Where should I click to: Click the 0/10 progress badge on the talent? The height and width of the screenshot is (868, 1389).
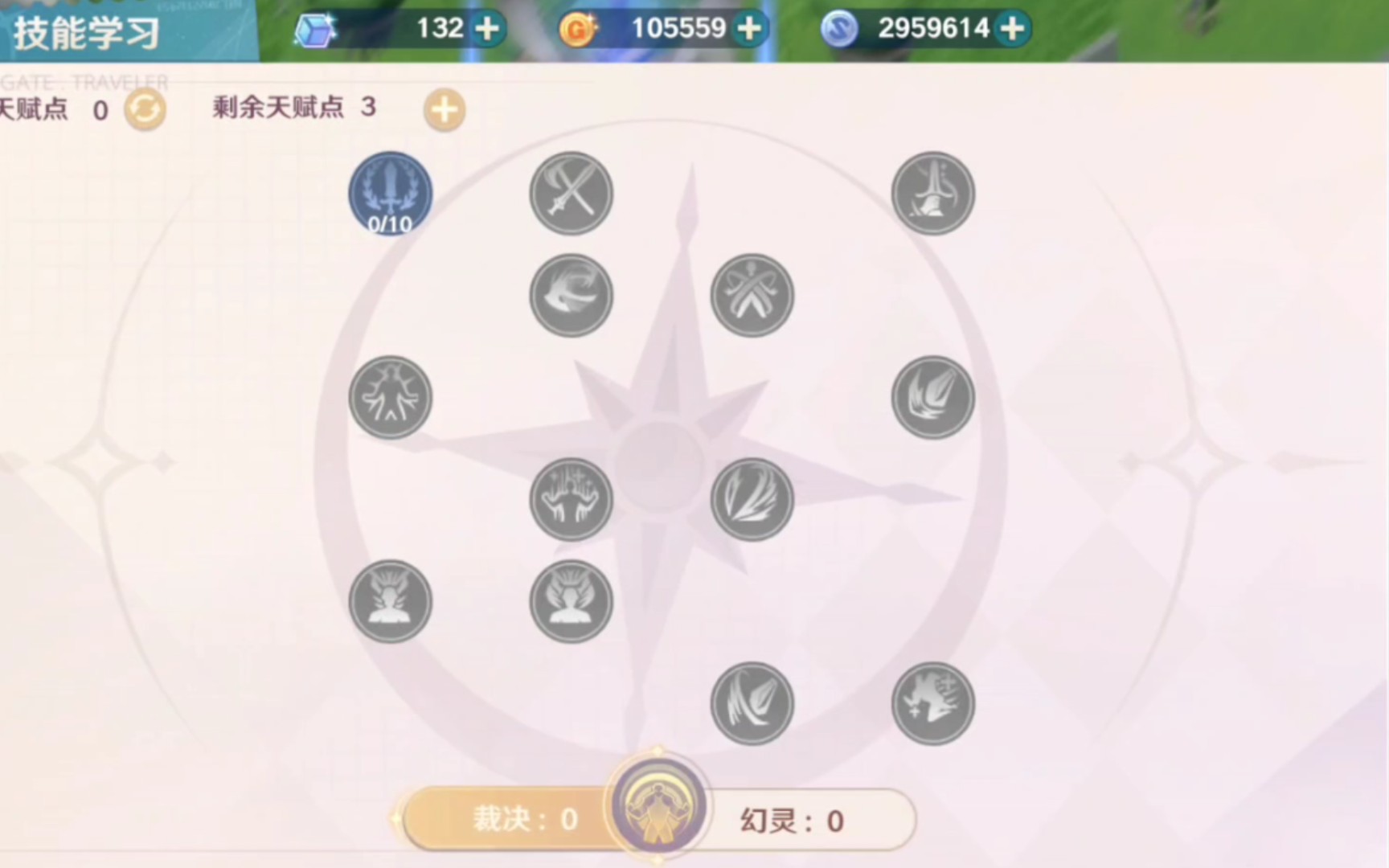pos(390,225)
